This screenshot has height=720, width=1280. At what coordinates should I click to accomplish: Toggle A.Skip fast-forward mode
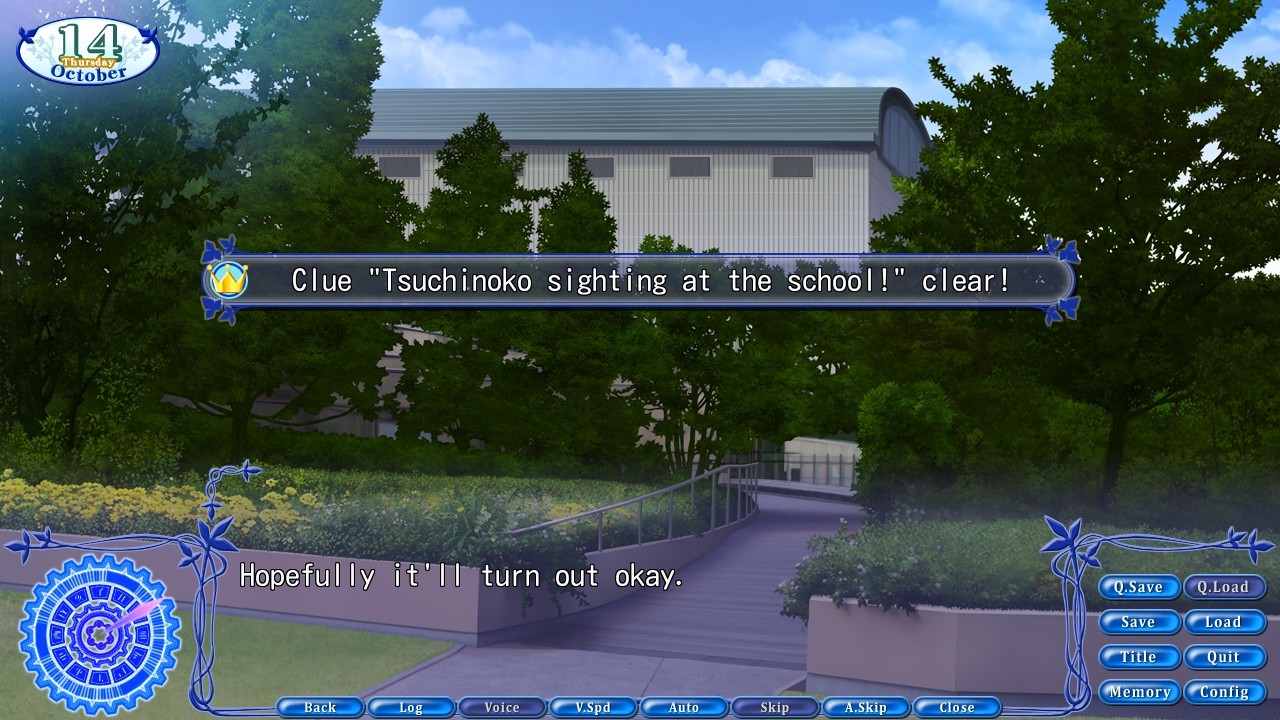865,707
